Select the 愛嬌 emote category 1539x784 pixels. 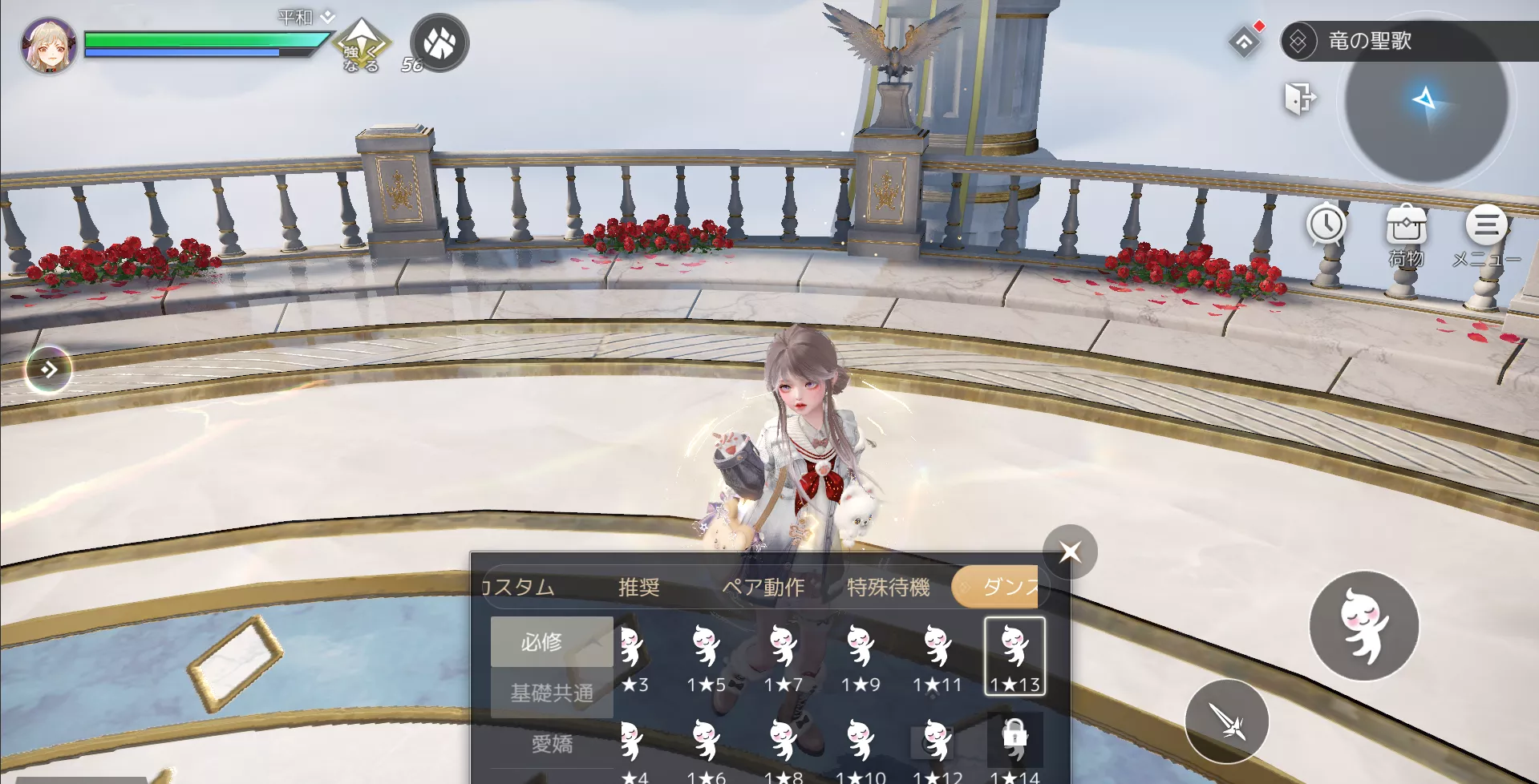pos(550,744)
